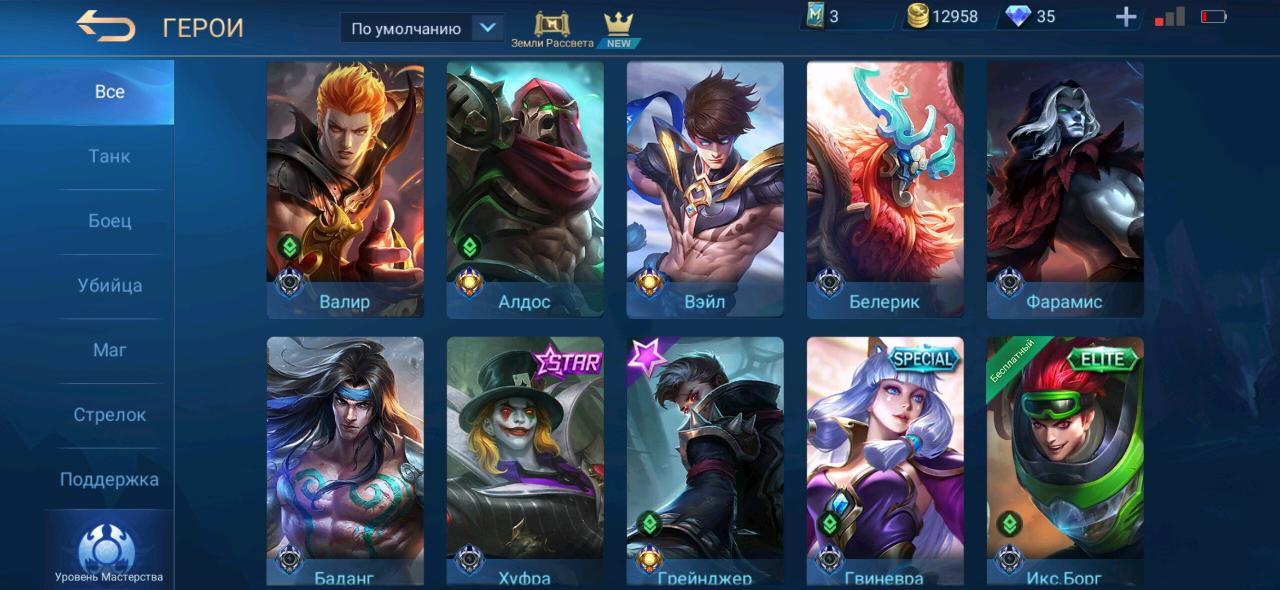Switch to the Маг tab
The width and height of the screenshot is (1280, 590).
coord(109,350)
